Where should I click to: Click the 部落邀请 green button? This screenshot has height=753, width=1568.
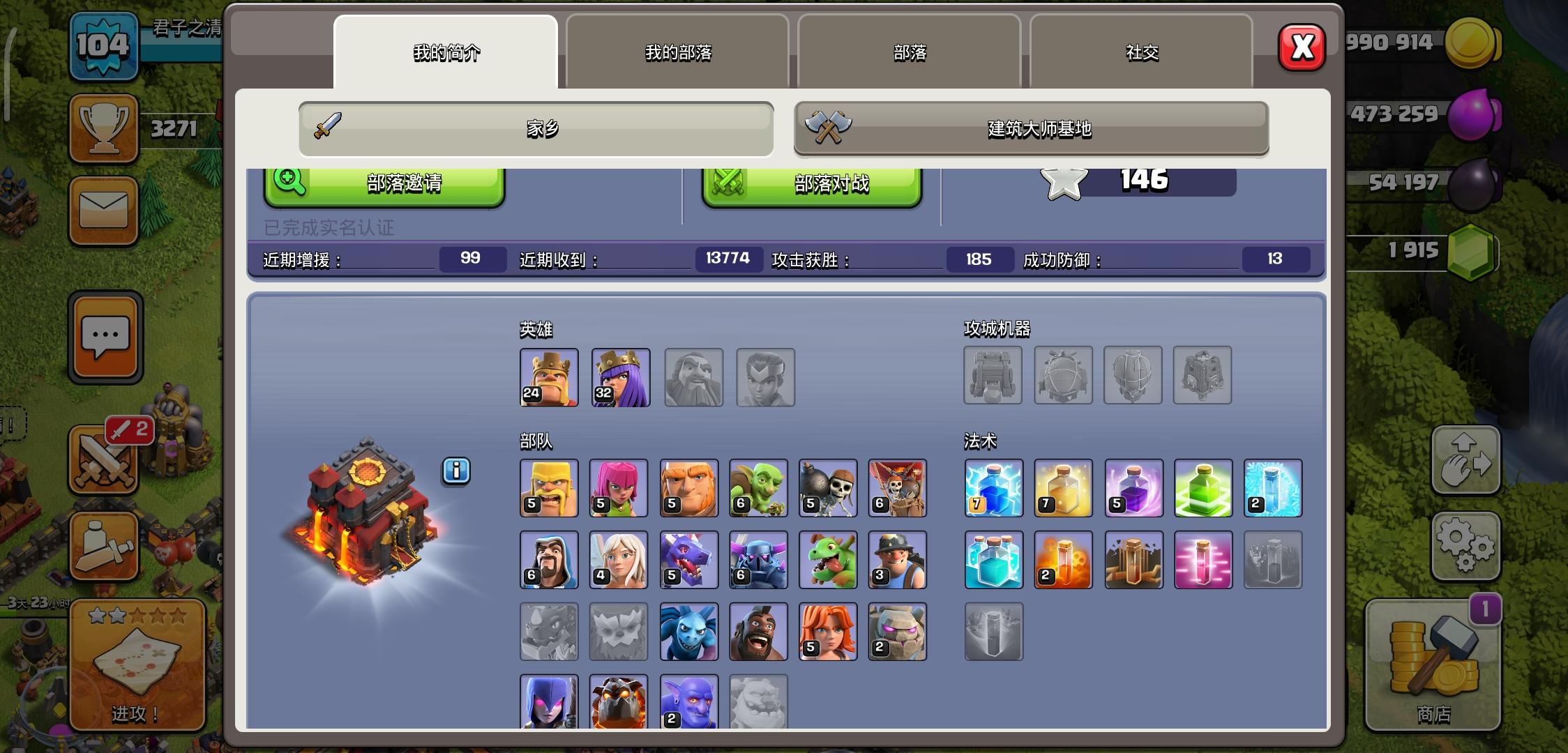click(384, 184)
